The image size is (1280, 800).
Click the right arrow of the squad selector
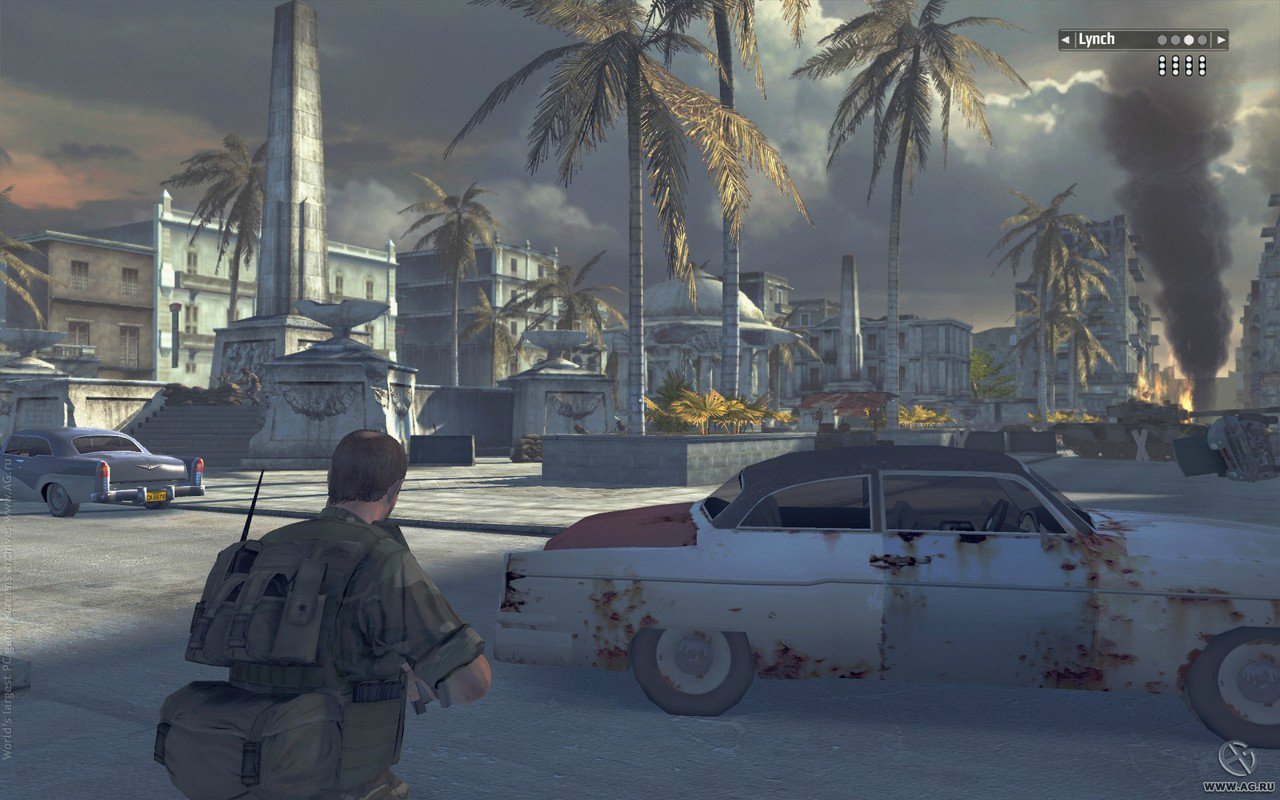click(x=1220, y=40)
